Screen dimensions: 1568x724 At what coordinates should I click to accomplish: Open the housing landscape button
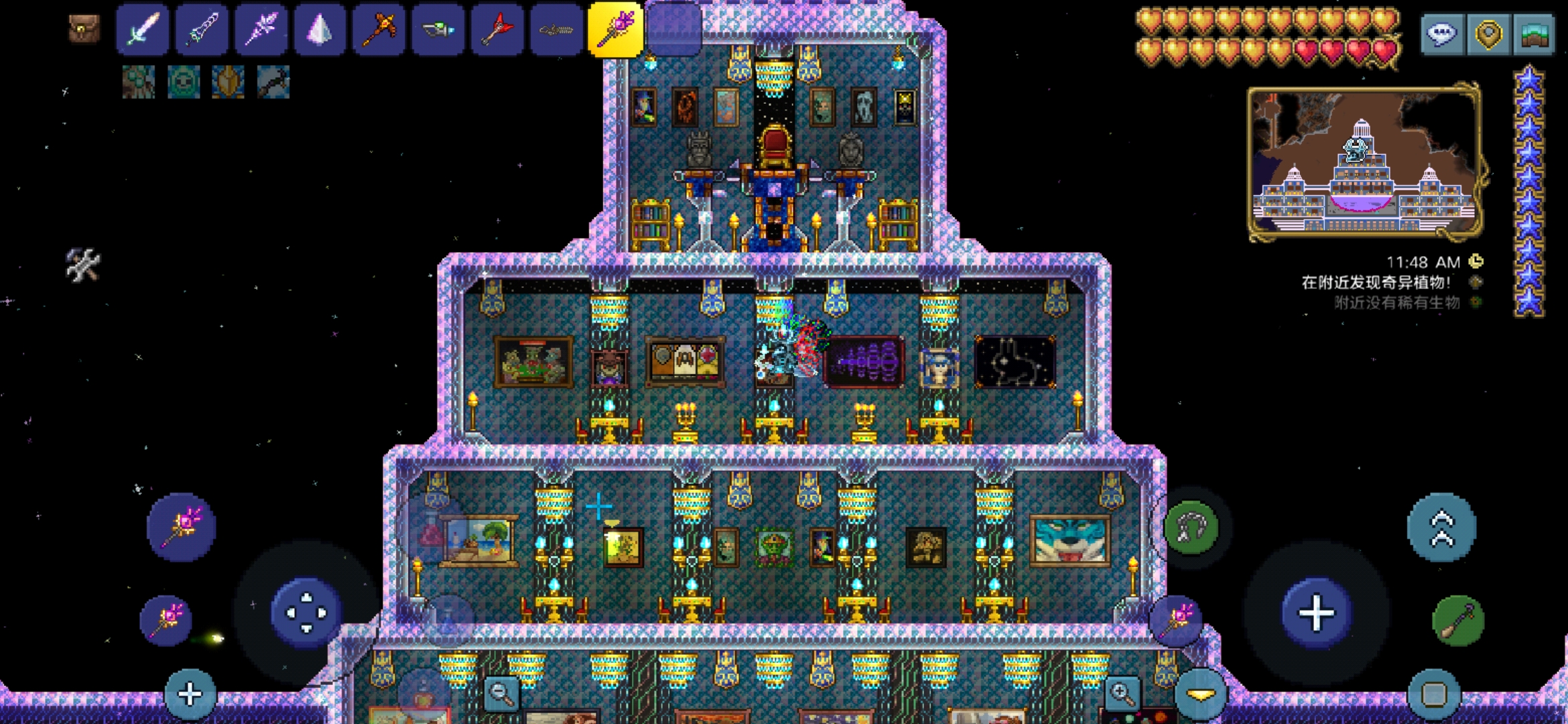(1534, 34)
